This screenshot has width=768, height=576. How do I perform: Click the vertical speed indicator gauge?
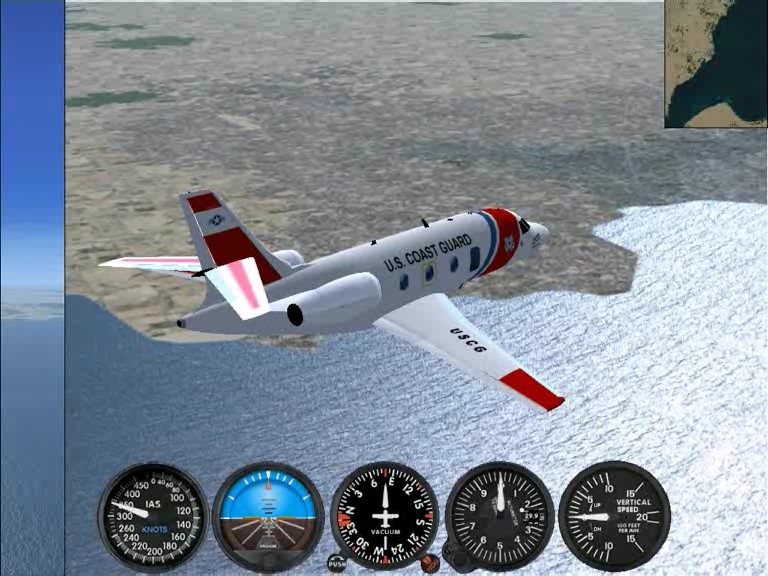[614, 516]
